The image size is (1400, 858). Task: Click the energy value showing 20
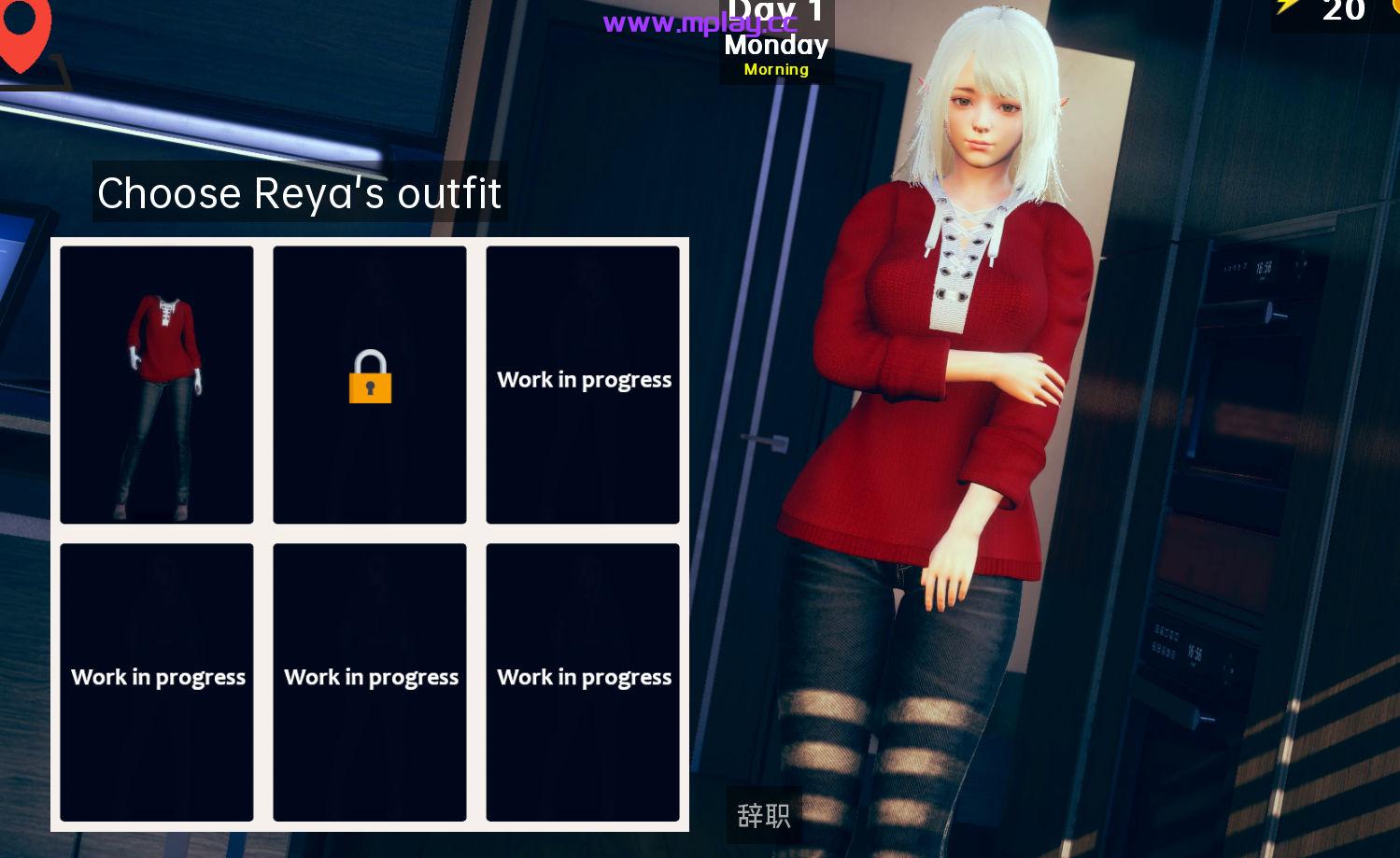click(1343, 12)
